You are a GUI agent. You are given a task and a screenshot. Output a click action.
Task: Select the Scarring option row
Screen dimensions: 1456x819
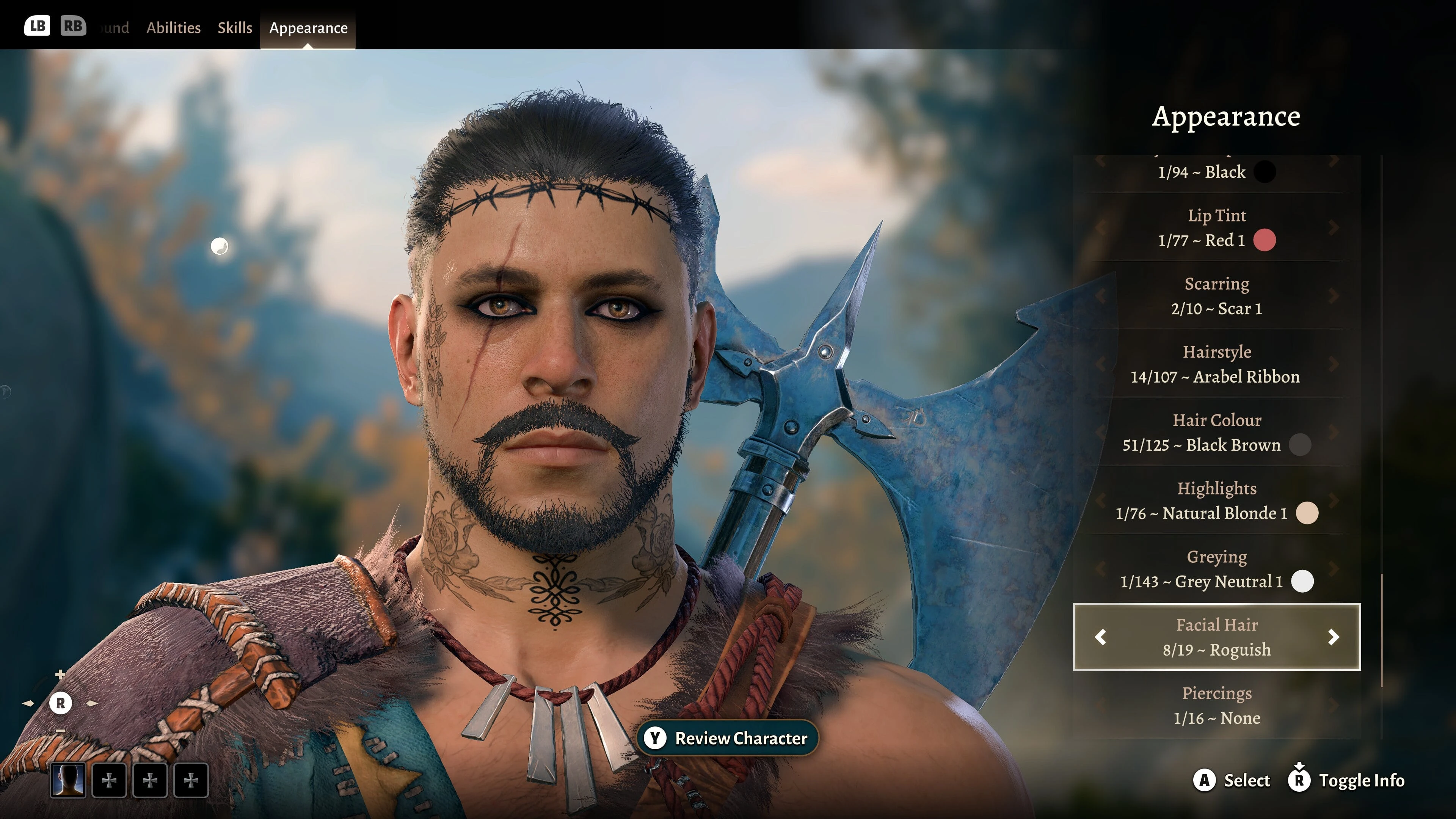[x=1216, y=296]
